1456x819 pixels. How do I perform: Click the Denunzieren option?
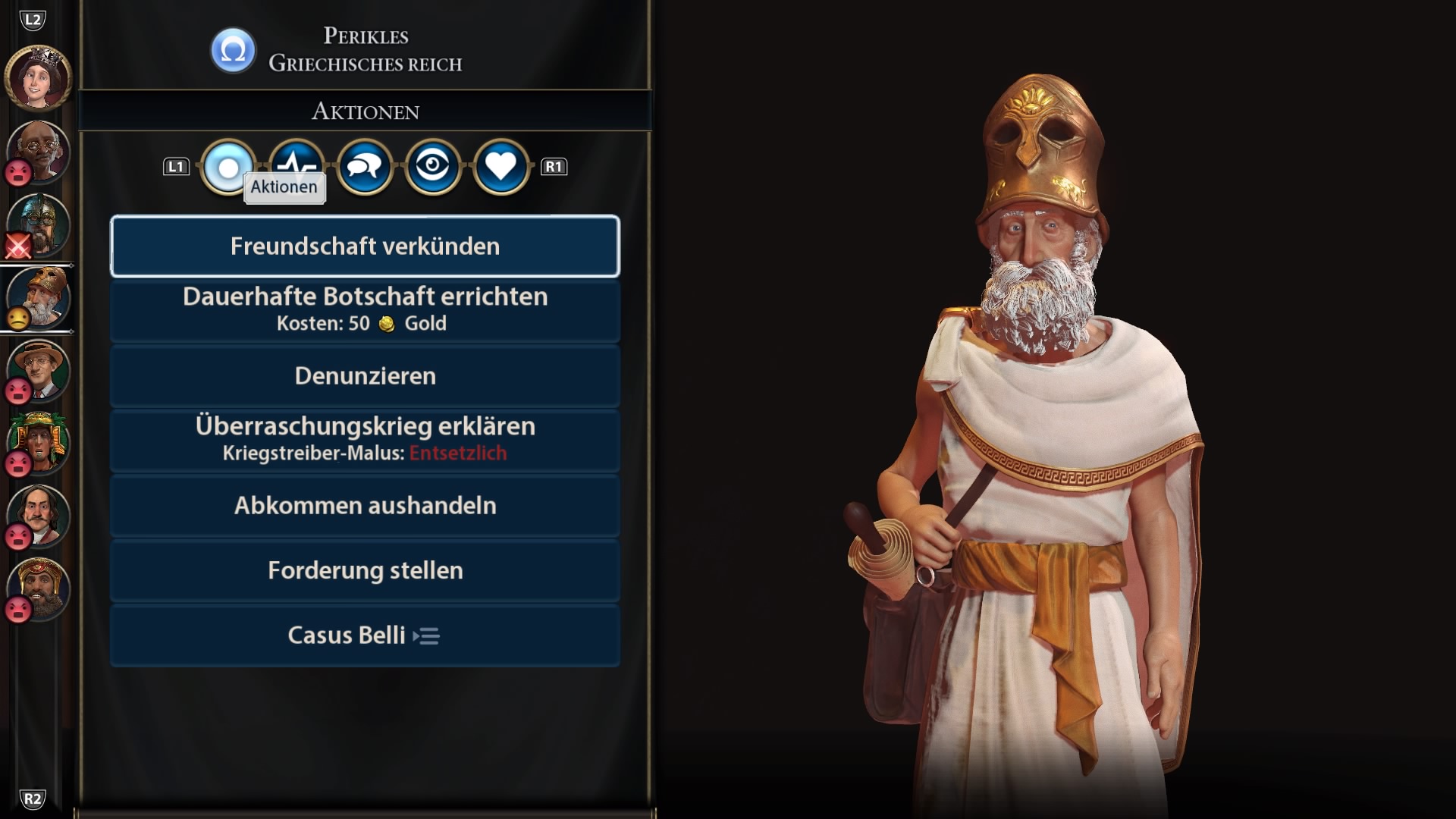coord(365,376)
